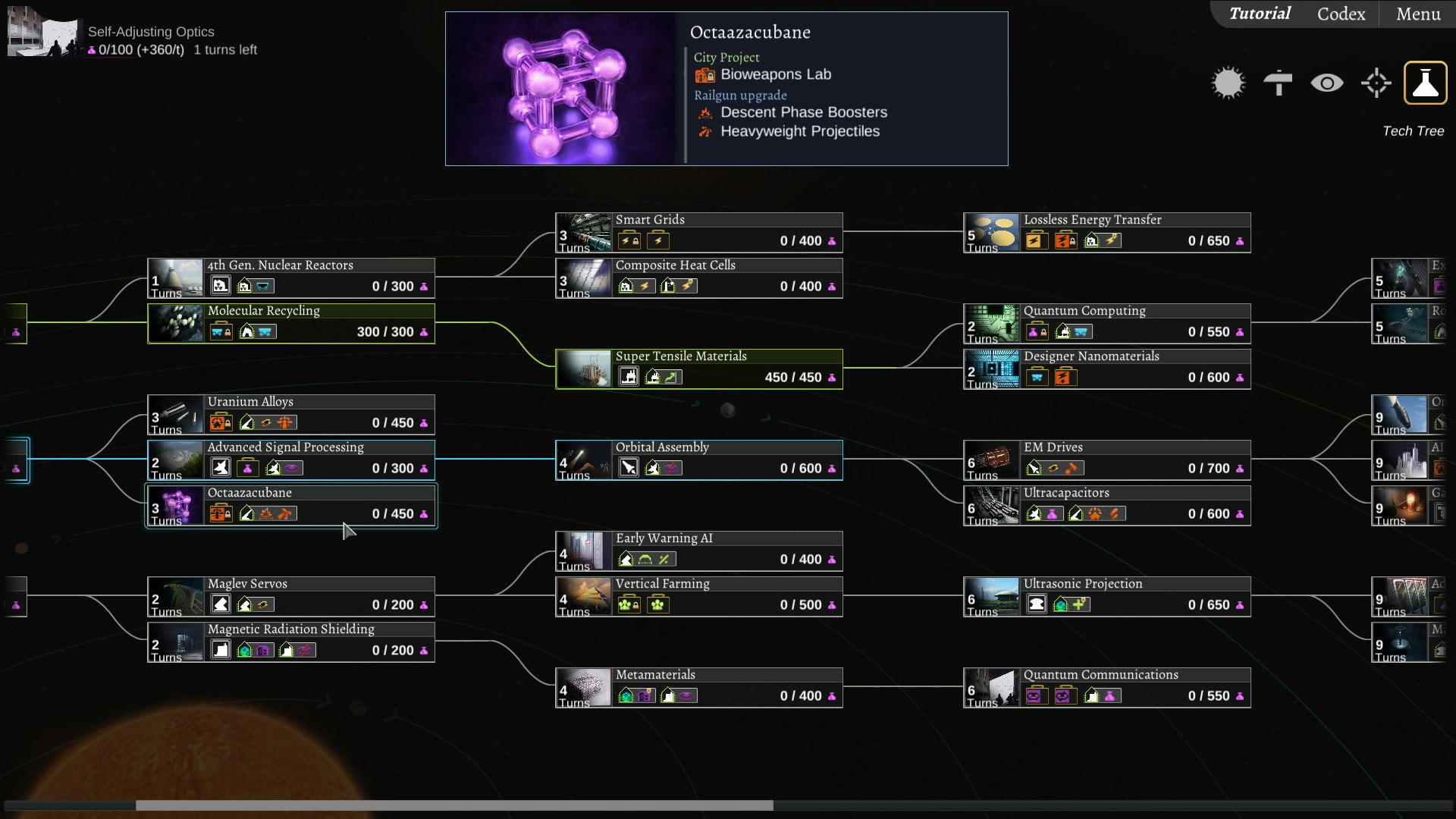Select Vertical Farming tech
This screenshot has width=1456, height=819.
698,596
